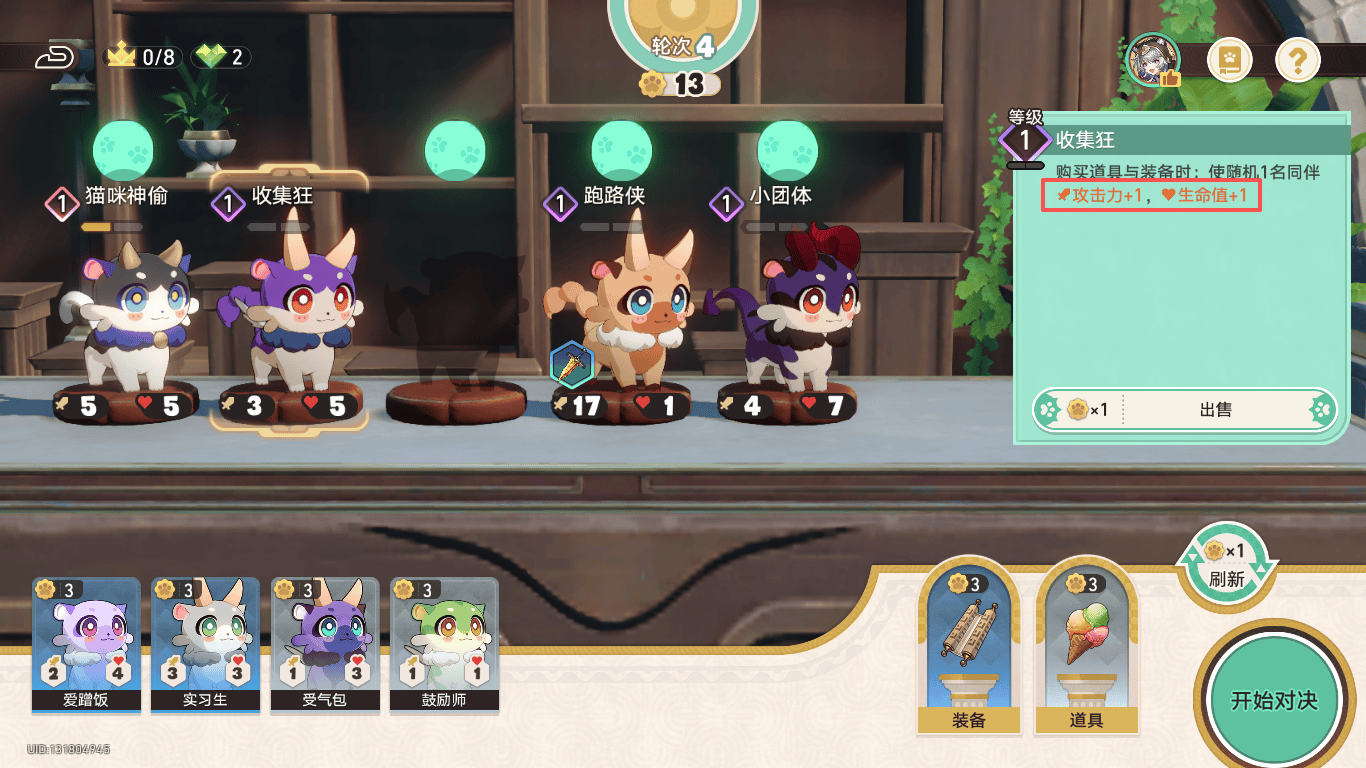1366x768 pixels.
Task: Buy the 装备 scroll equipment
Action: (x=968, y=647)
